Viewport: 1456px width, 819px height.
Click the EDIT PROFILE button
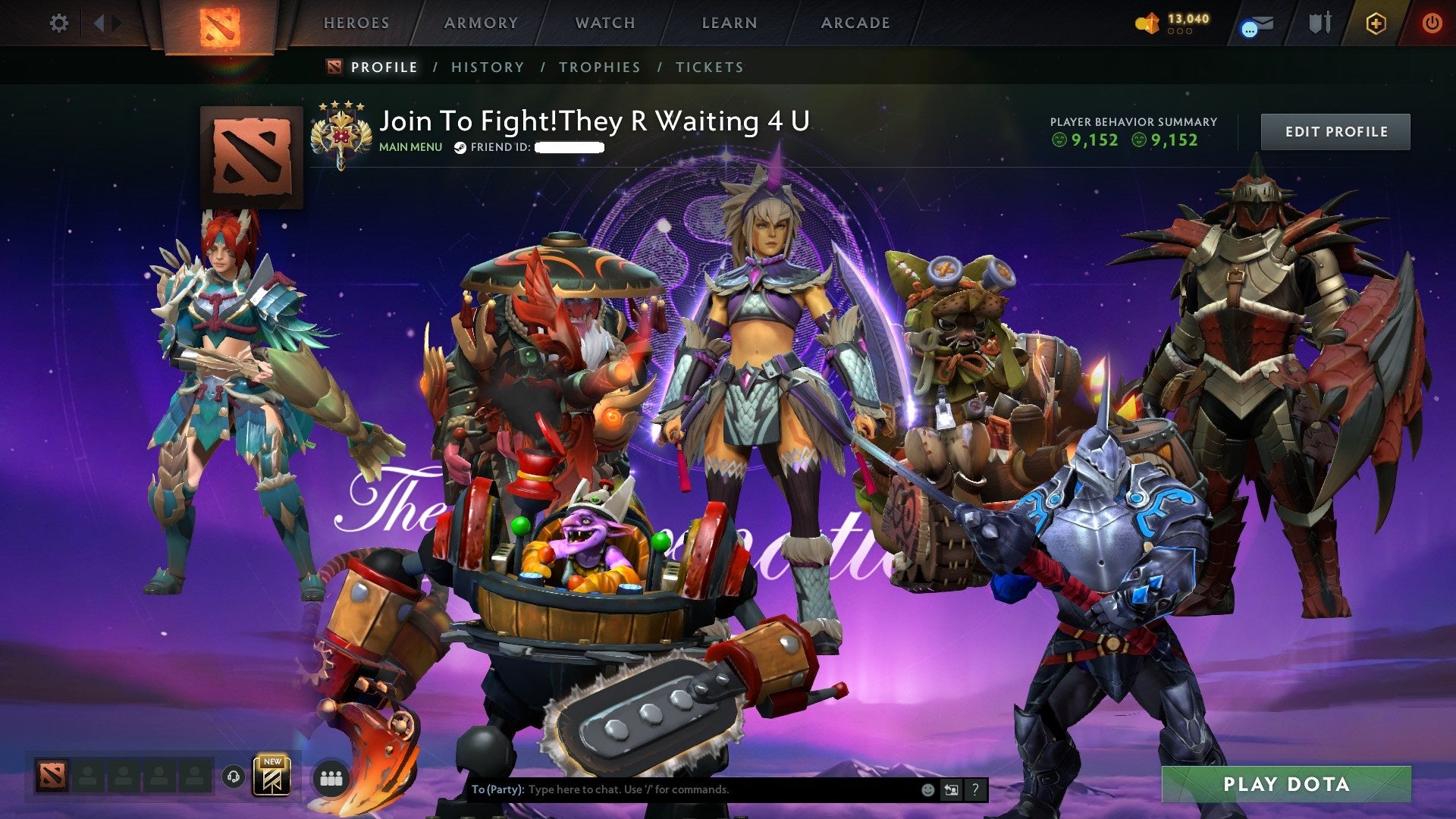1335,131
